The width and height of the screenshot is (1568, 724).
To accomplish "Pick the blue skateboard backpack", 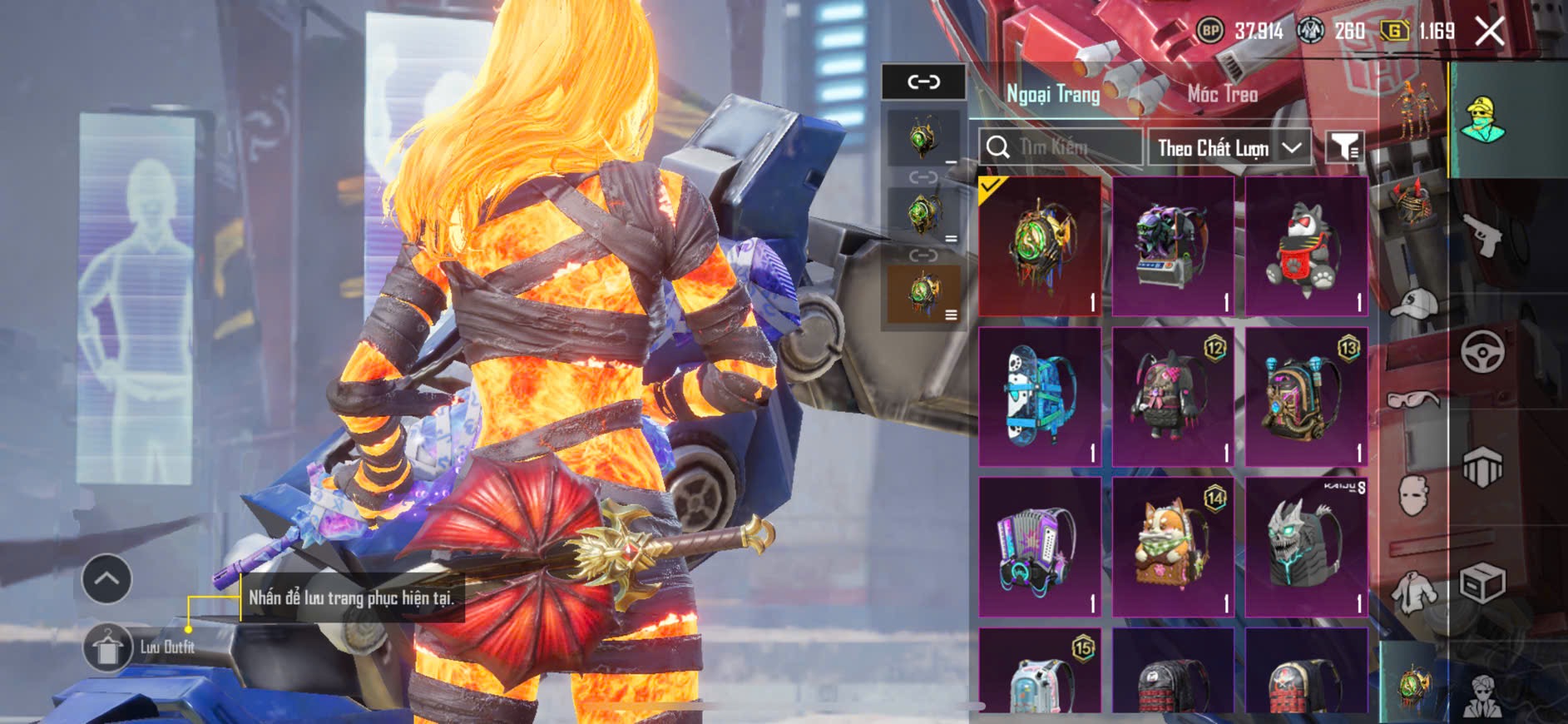I will click(1040, 396).
